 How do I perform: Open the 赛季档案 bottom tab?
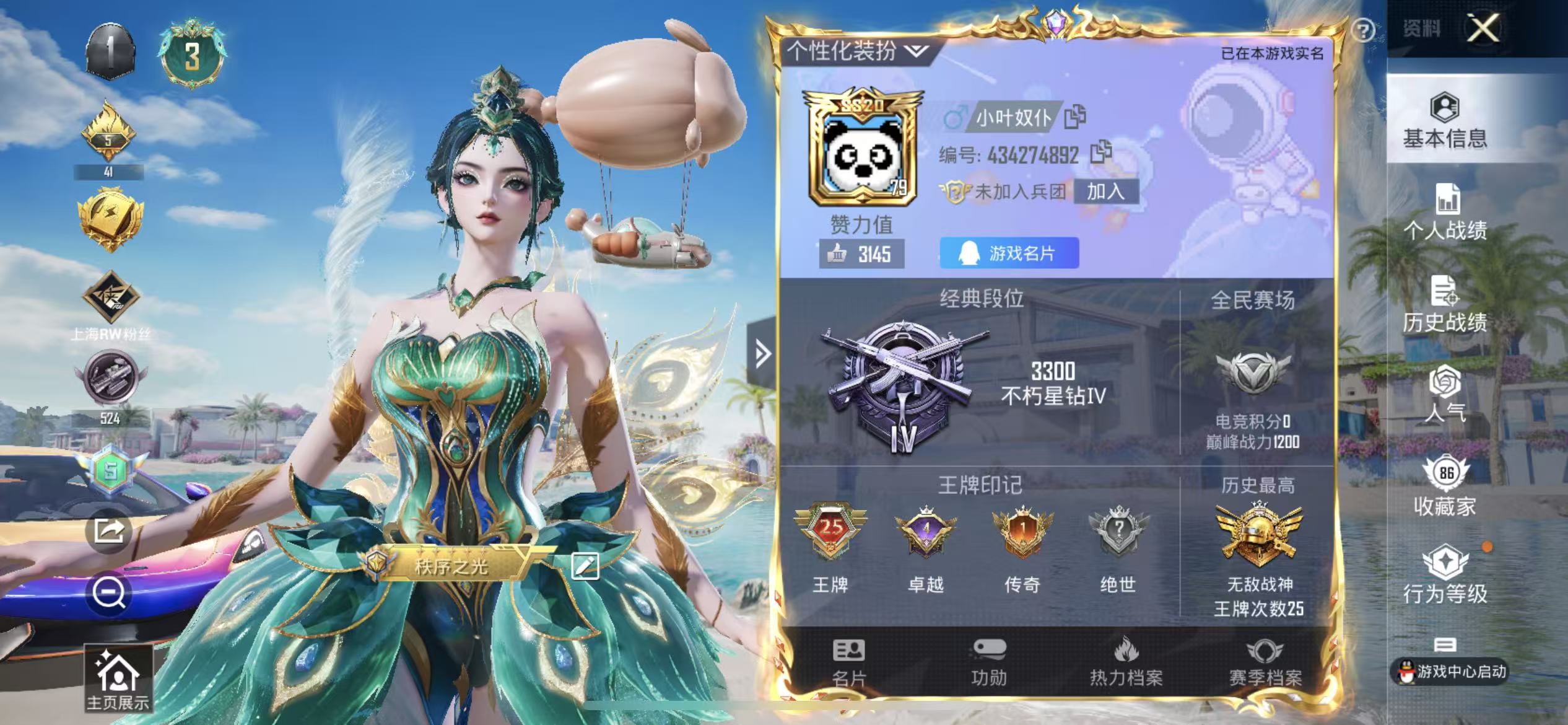1265,663
